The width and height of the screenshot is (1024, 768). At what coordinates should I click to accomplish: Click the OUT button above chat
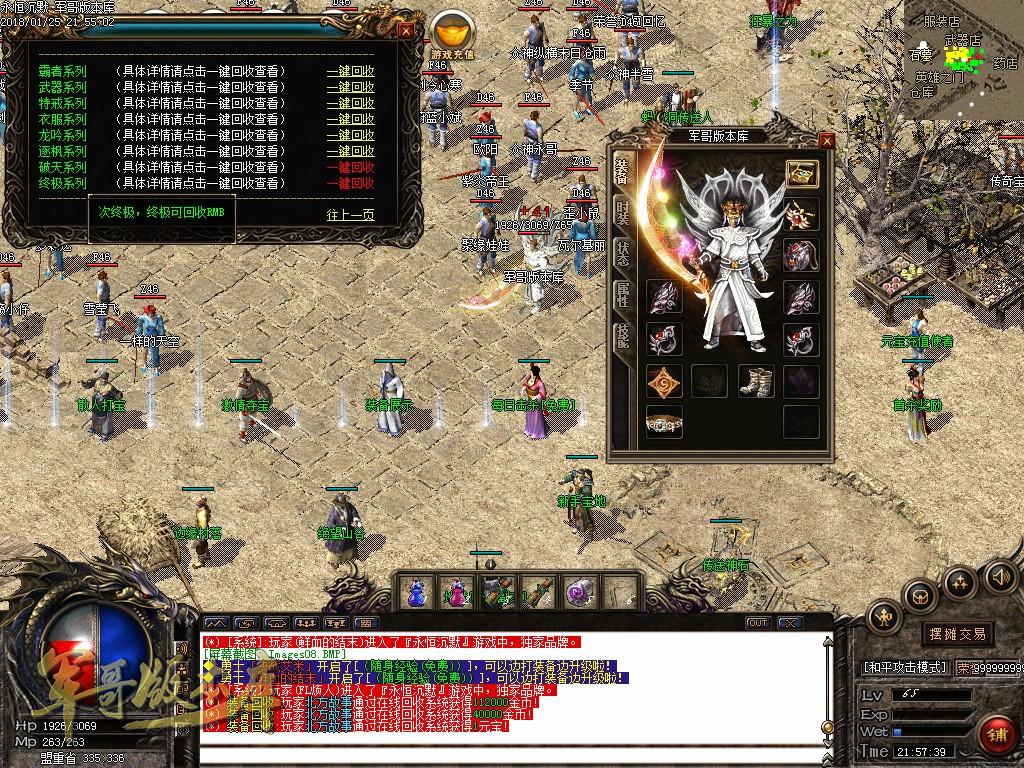758,623
